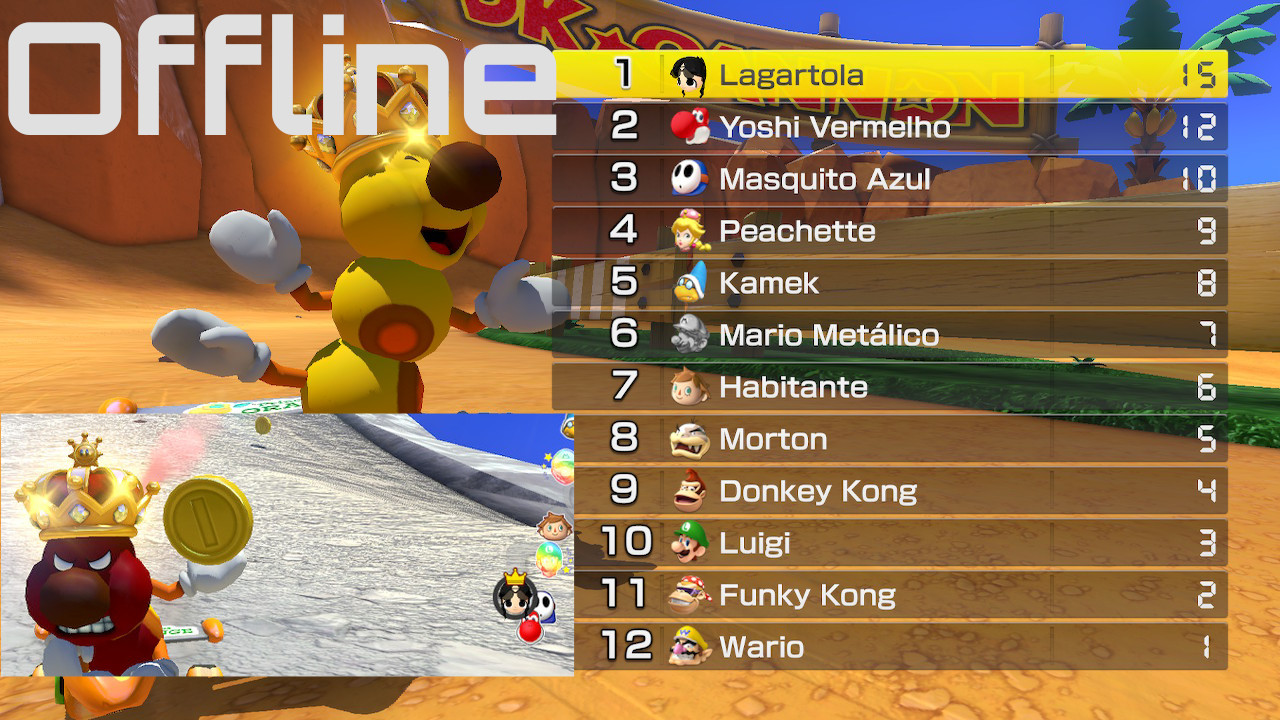Click the Mario Metálico portrait icon
Viewport: 1280px width, 720px height.
(691, 336)
